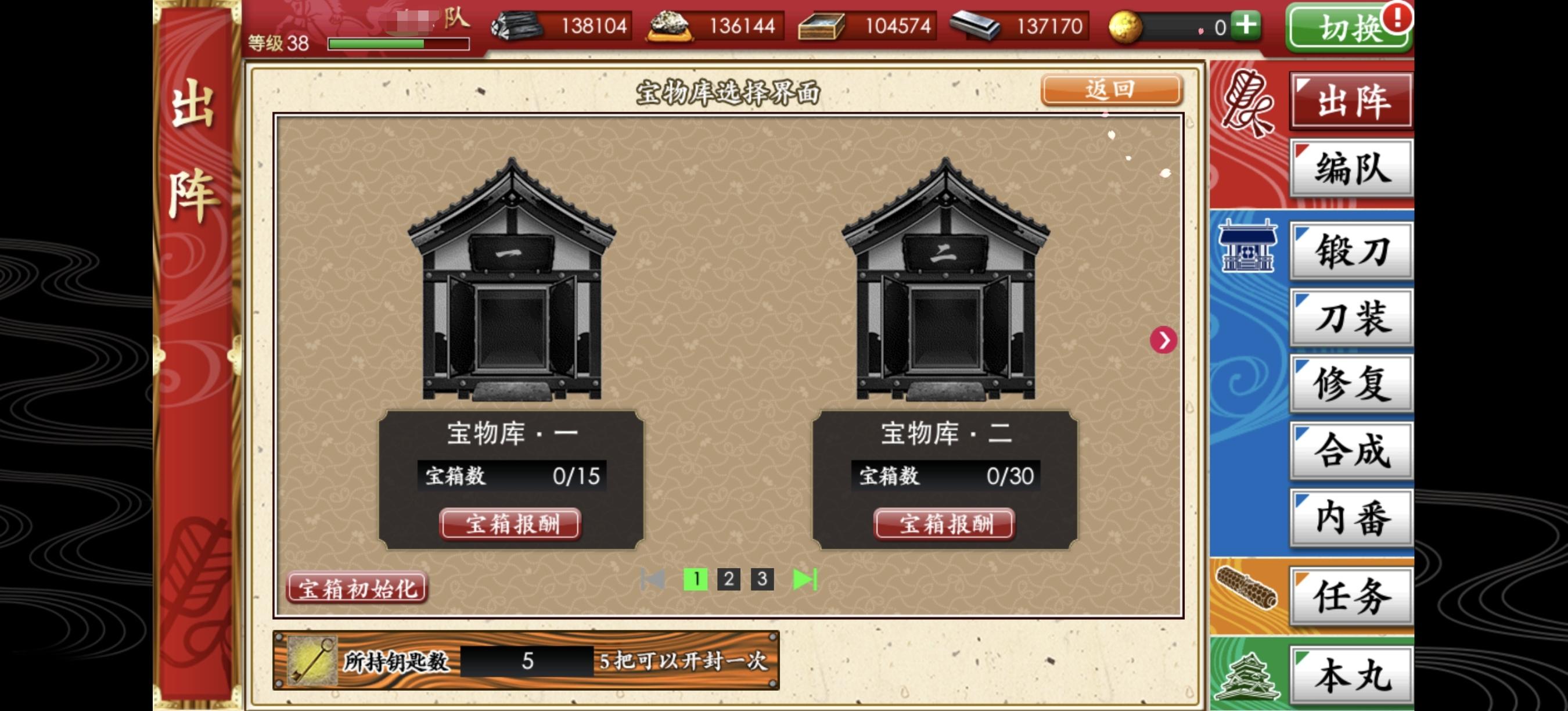Jump to first page with skip-back arrow
Viewport: 1568px width, 711px height.
653,580
